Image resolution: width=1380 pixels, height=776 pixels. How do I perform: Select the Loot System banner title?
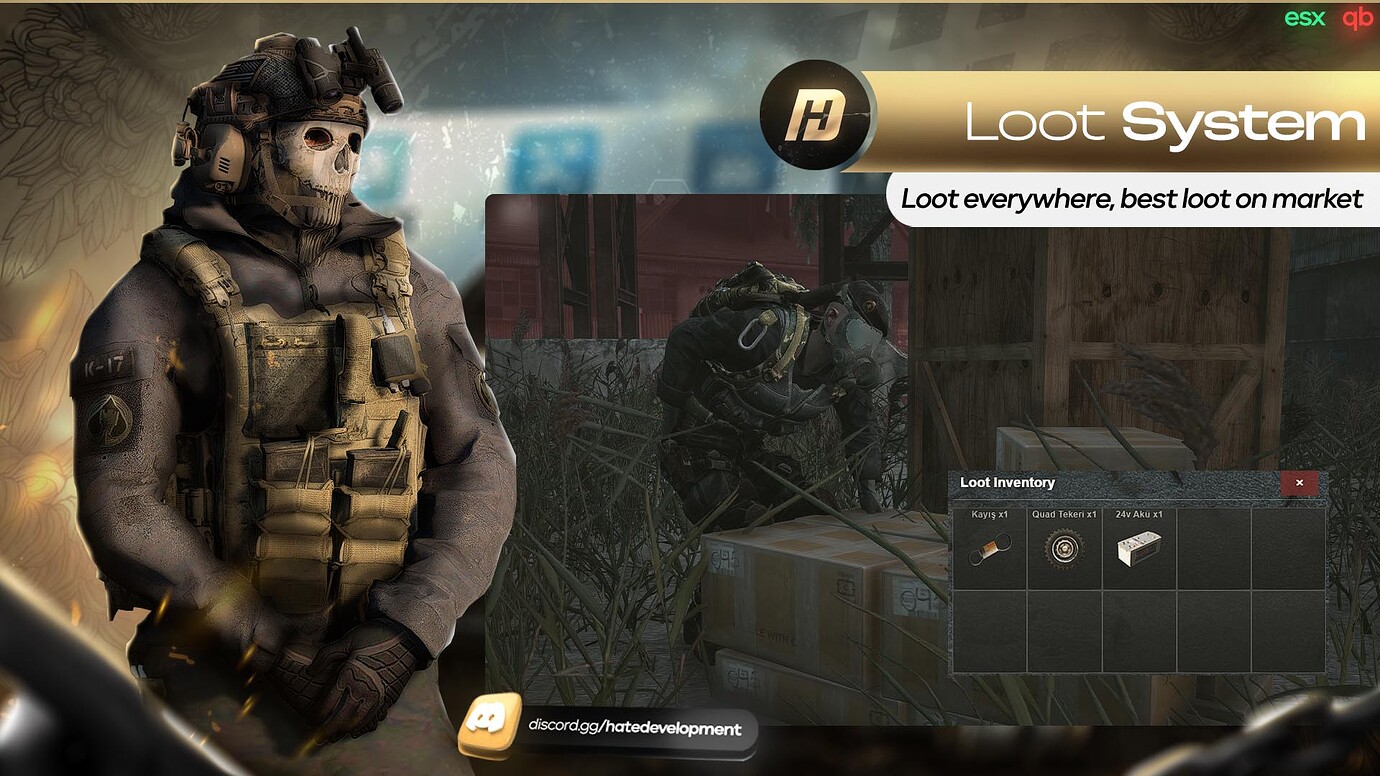[1165, 122]
